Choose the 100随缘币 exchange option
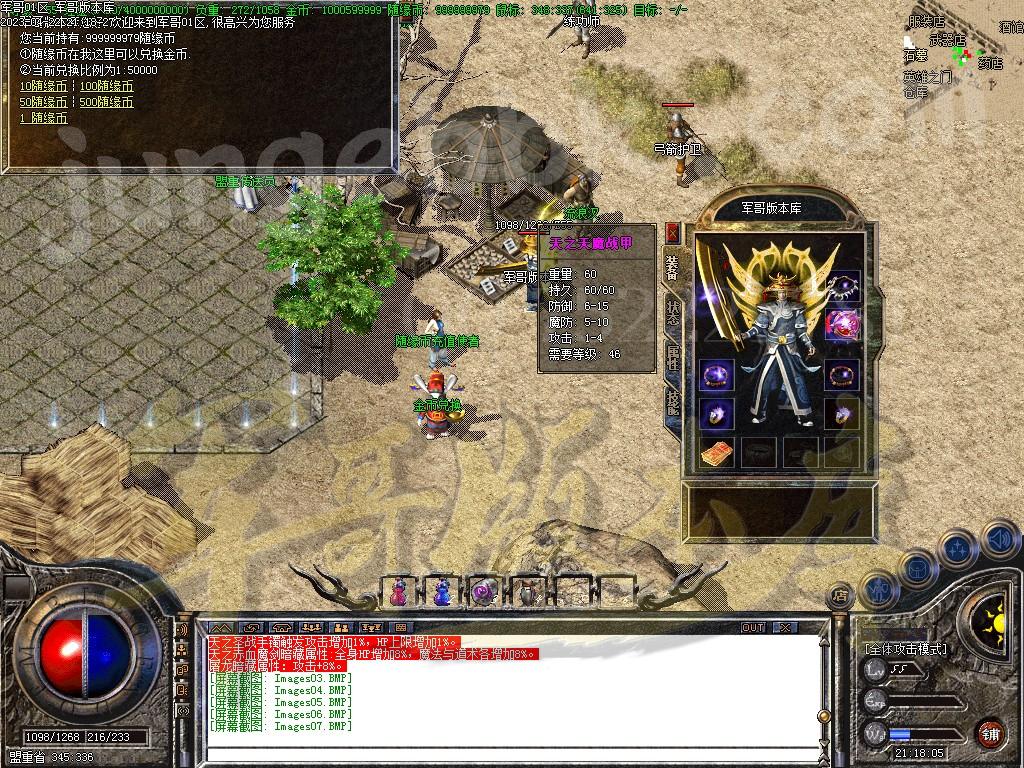This screenshot has height=768, width=1024. tap(106, 86)
